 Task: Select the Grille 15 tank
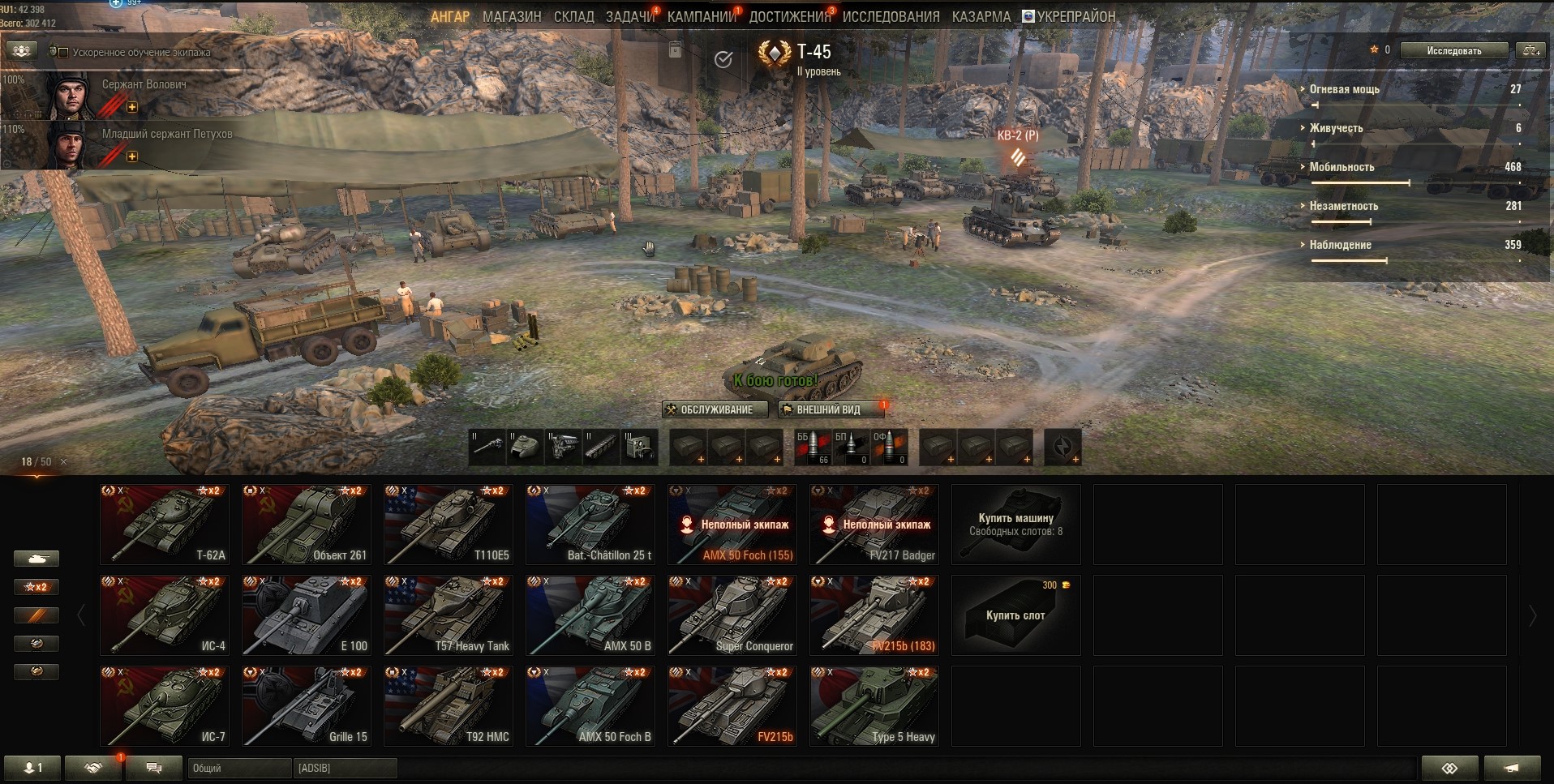tap(307, 705)
